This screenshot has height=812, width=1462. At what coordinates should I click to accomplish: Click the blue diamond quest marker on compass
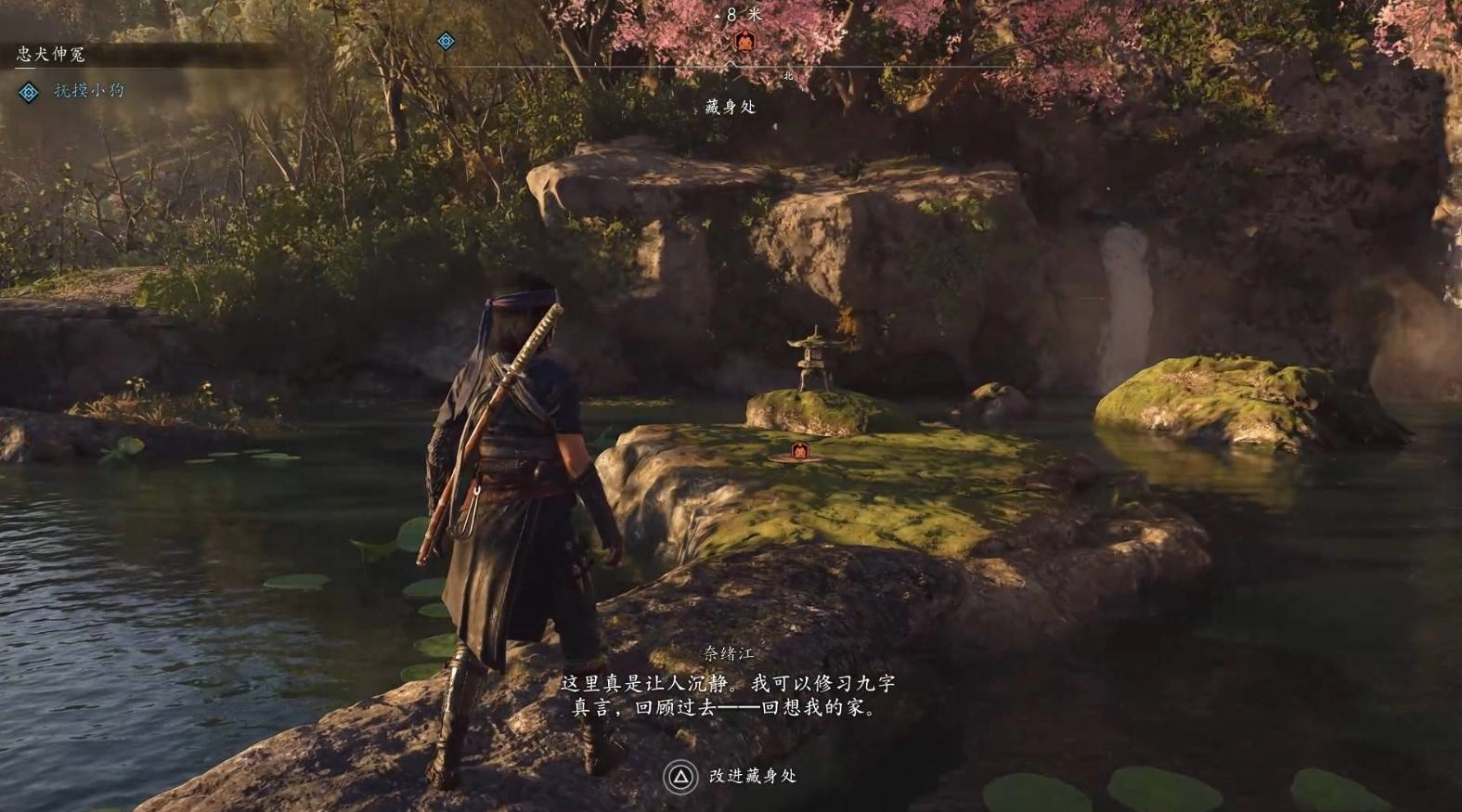(x=446, y=41)
